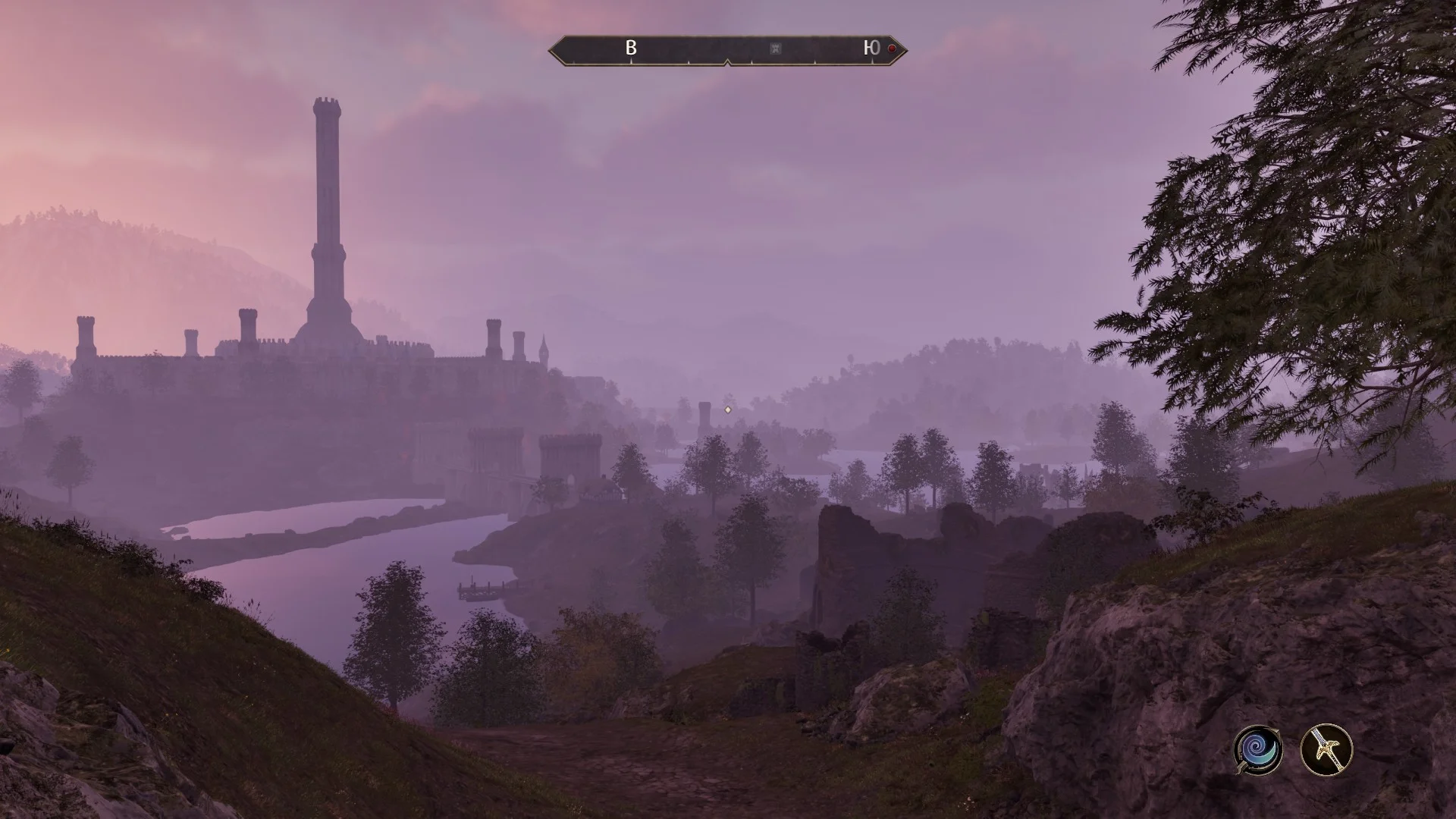Click the fort marker on the compass

pyautogui.click(x=775, y=49)
